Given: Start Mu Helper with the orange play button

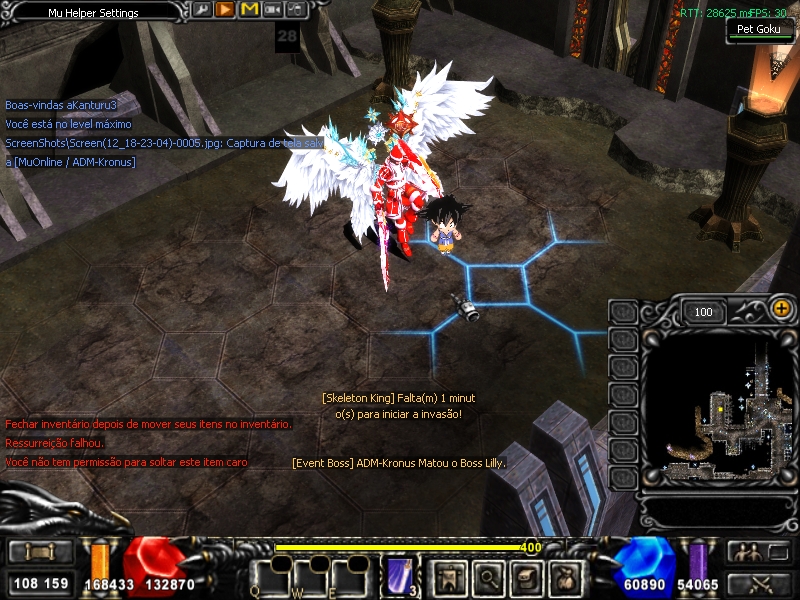Looking at the screenshot, I should (225, 11).
